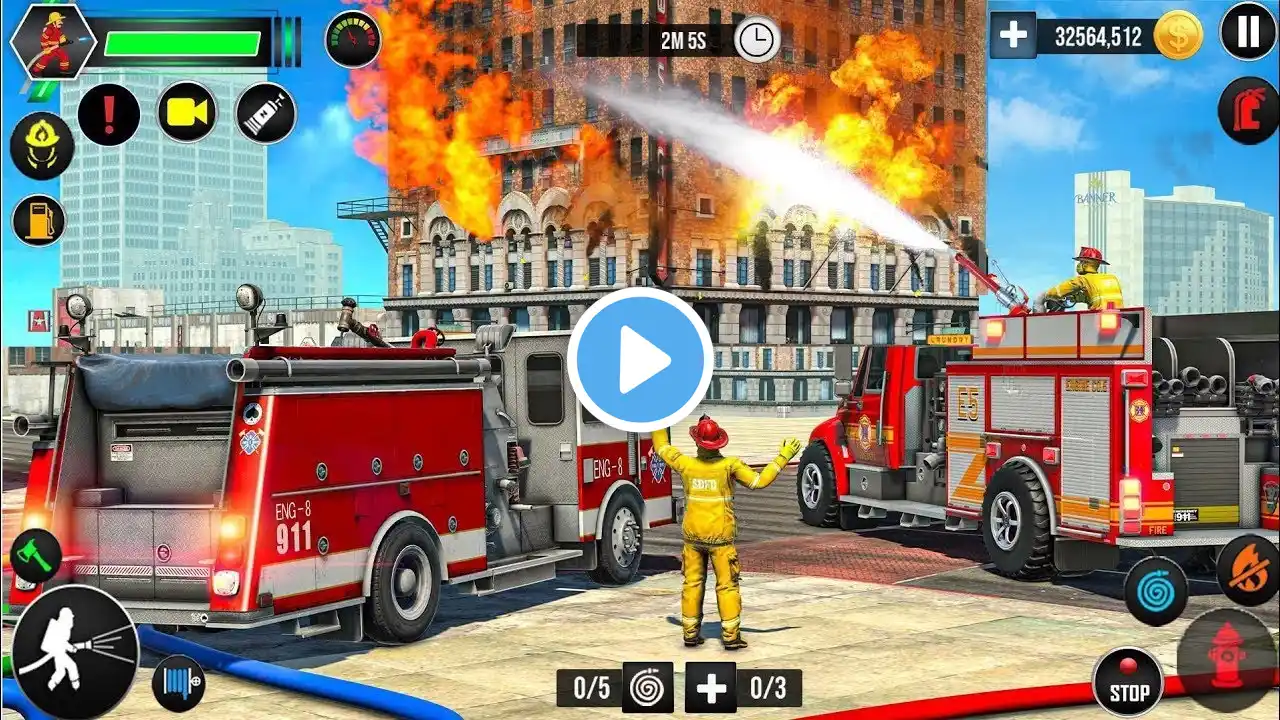
Task: Select the flashlight tool icon
Action: point(266,113)
